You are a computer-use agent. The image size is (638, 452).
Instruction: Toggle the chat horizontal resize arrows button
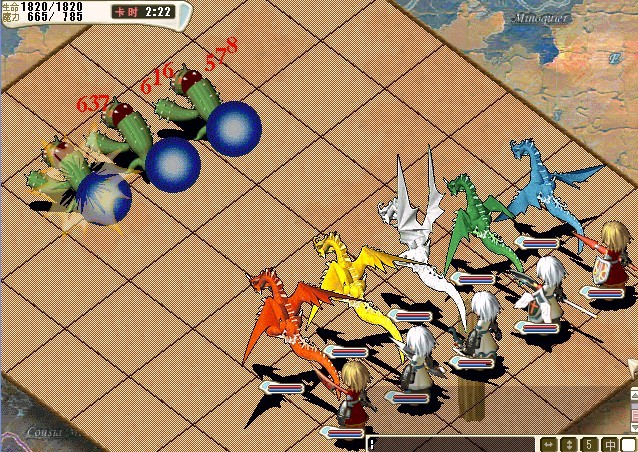coord(548,444)
